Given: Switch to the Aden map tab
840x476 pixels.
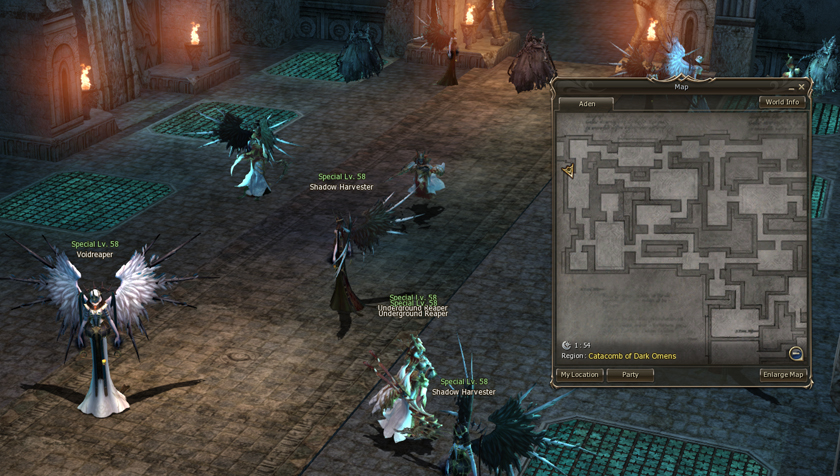Looking at the screenshot, I should (586, 103).
